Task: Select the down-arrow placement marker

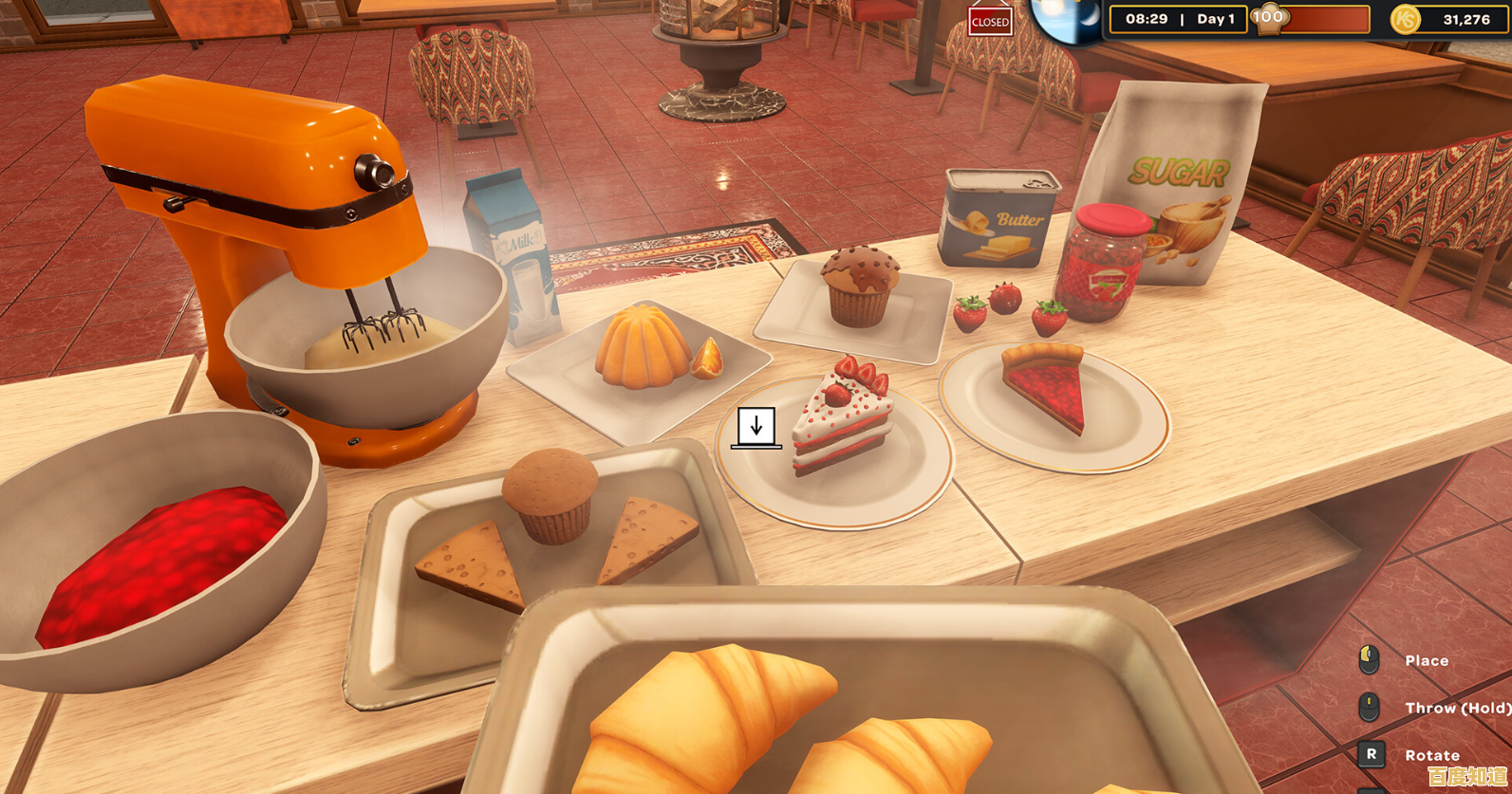Action: point(756,427)
